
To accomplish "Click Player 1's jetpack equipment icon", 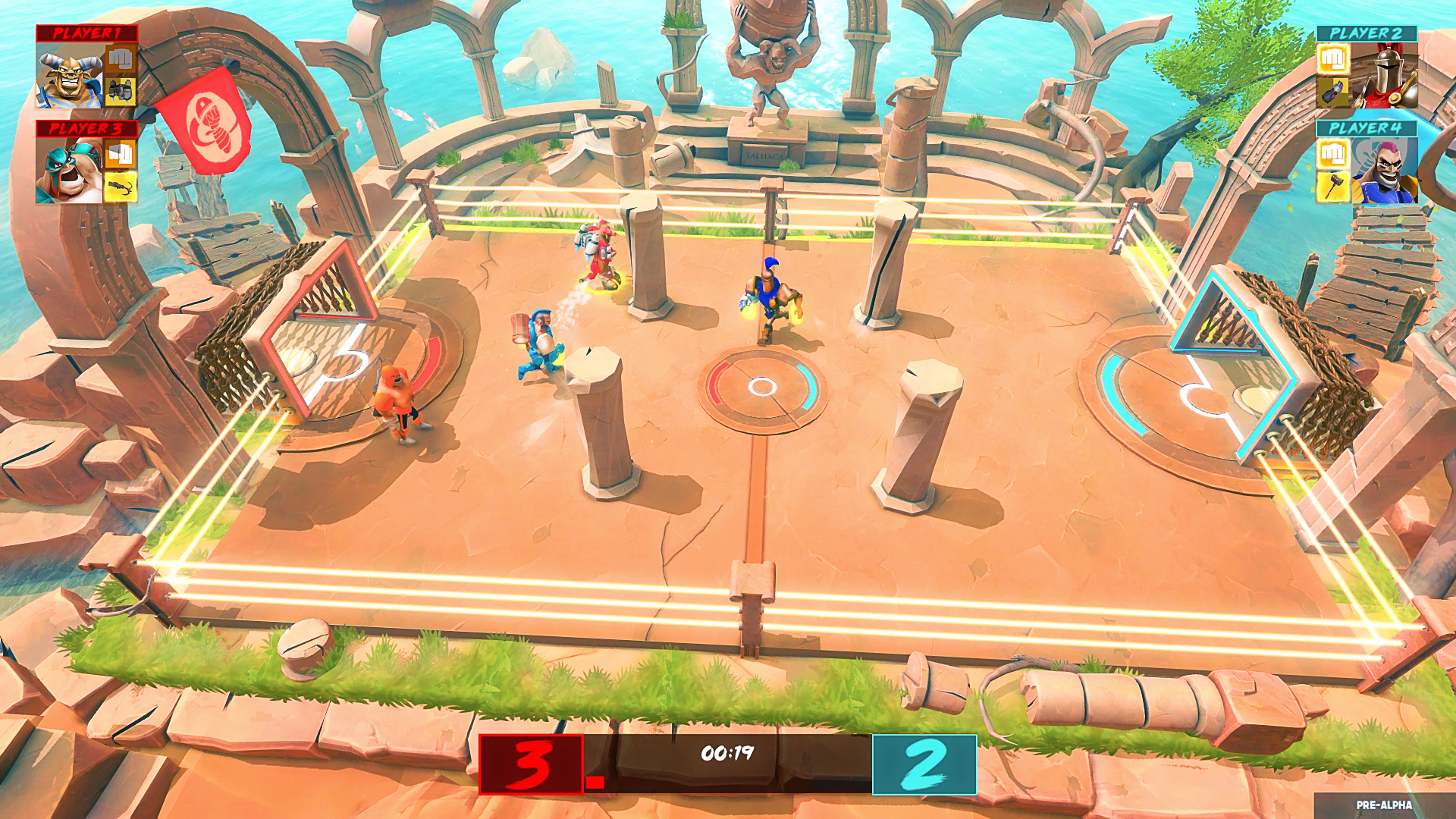I will click(120, 91).
